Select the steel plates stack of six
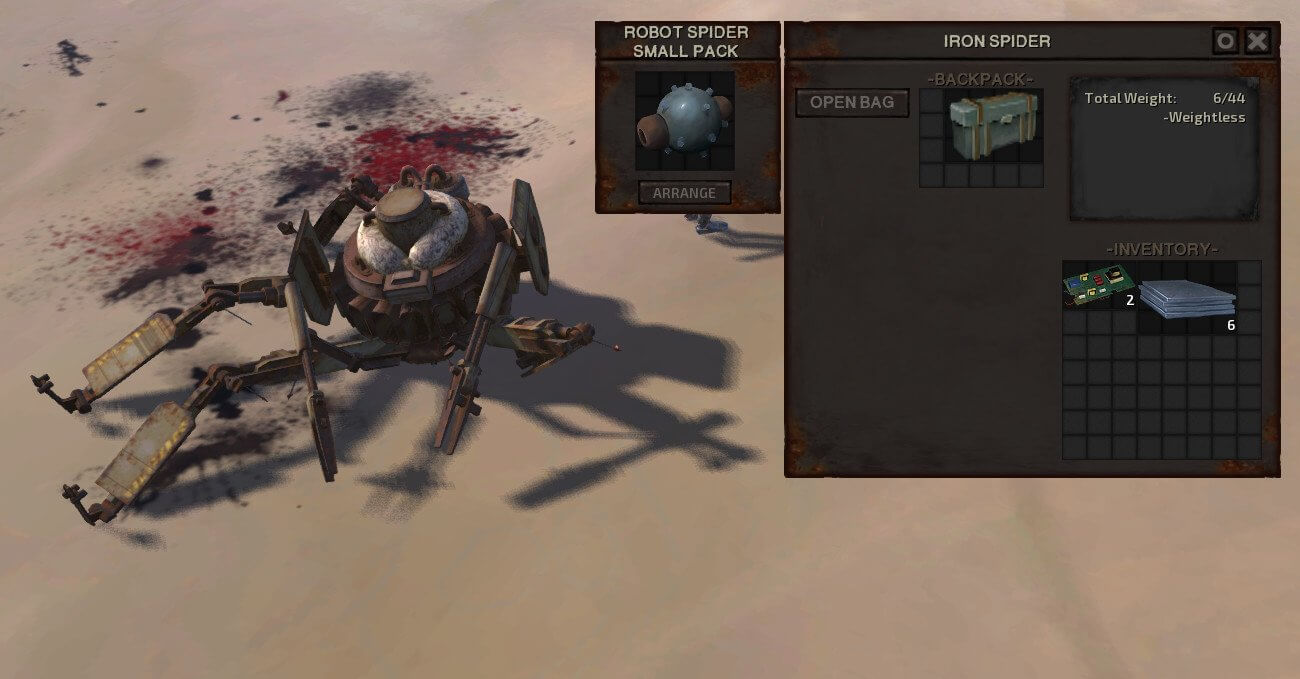1300x679 pixels. pos(1187,298)
